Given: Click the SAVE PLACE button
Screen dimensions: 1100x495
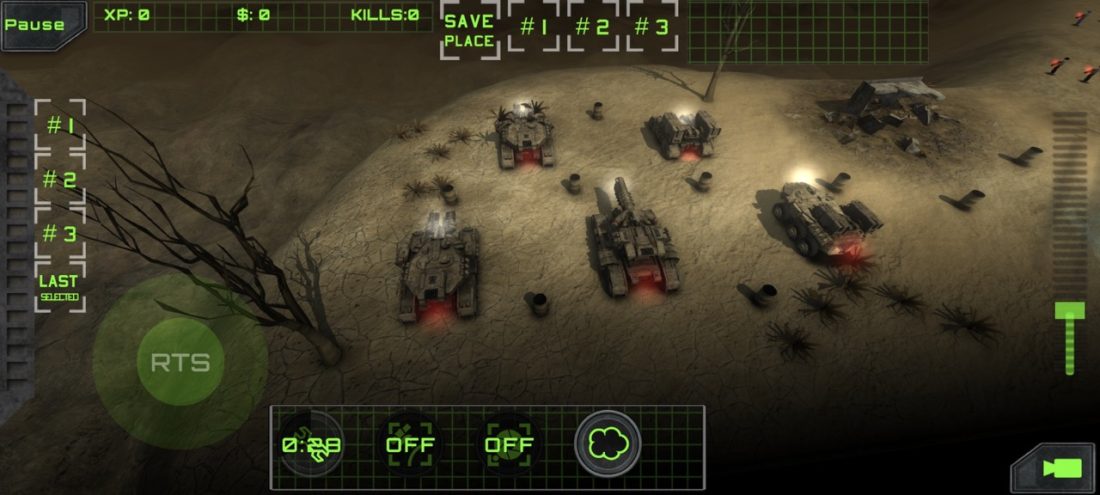Looking at the screenshot, I should click(469, 30).
